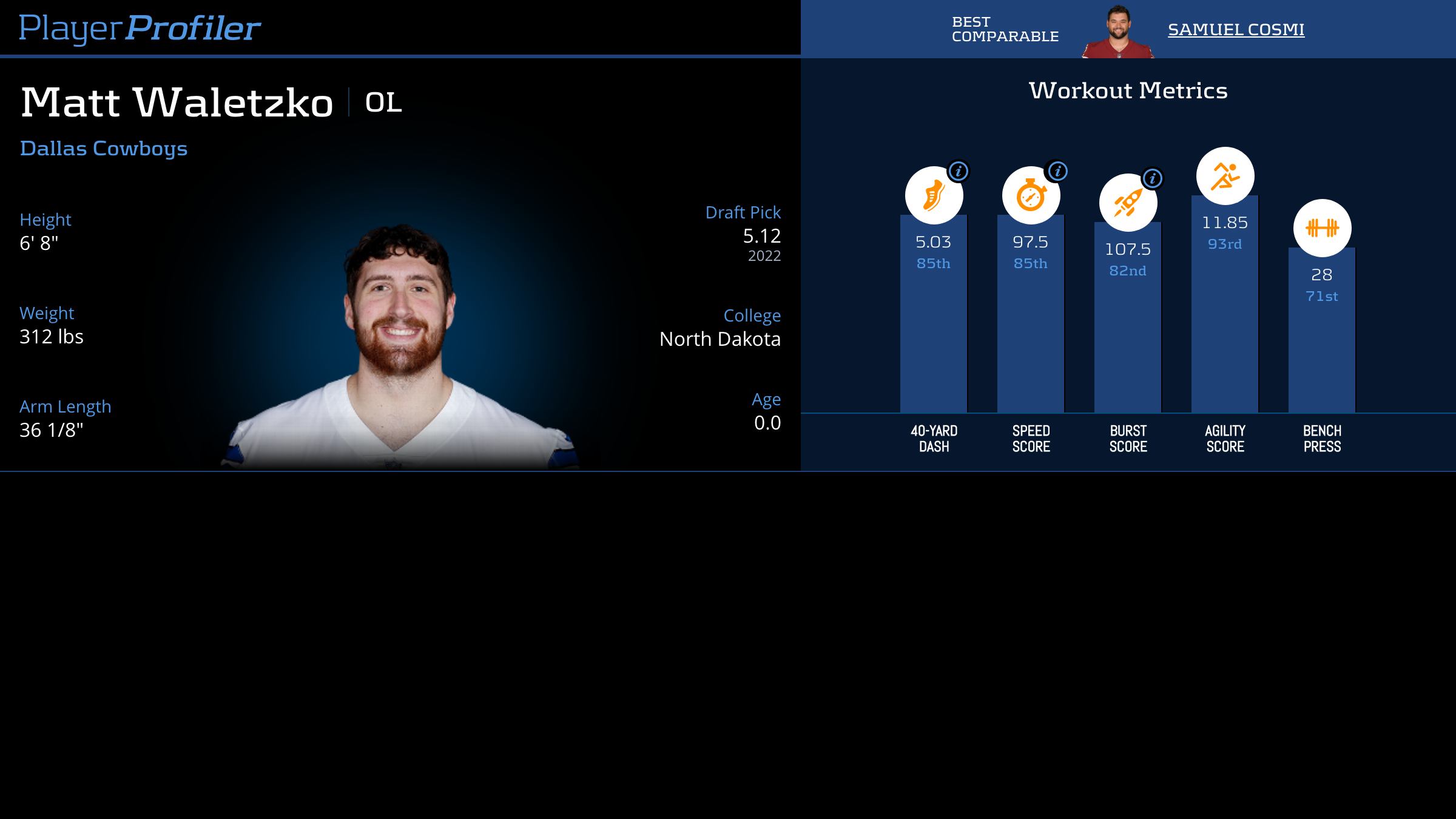Show info for the Speed Score metric
Screen dimensions: 1456x819
[1057, 171]
